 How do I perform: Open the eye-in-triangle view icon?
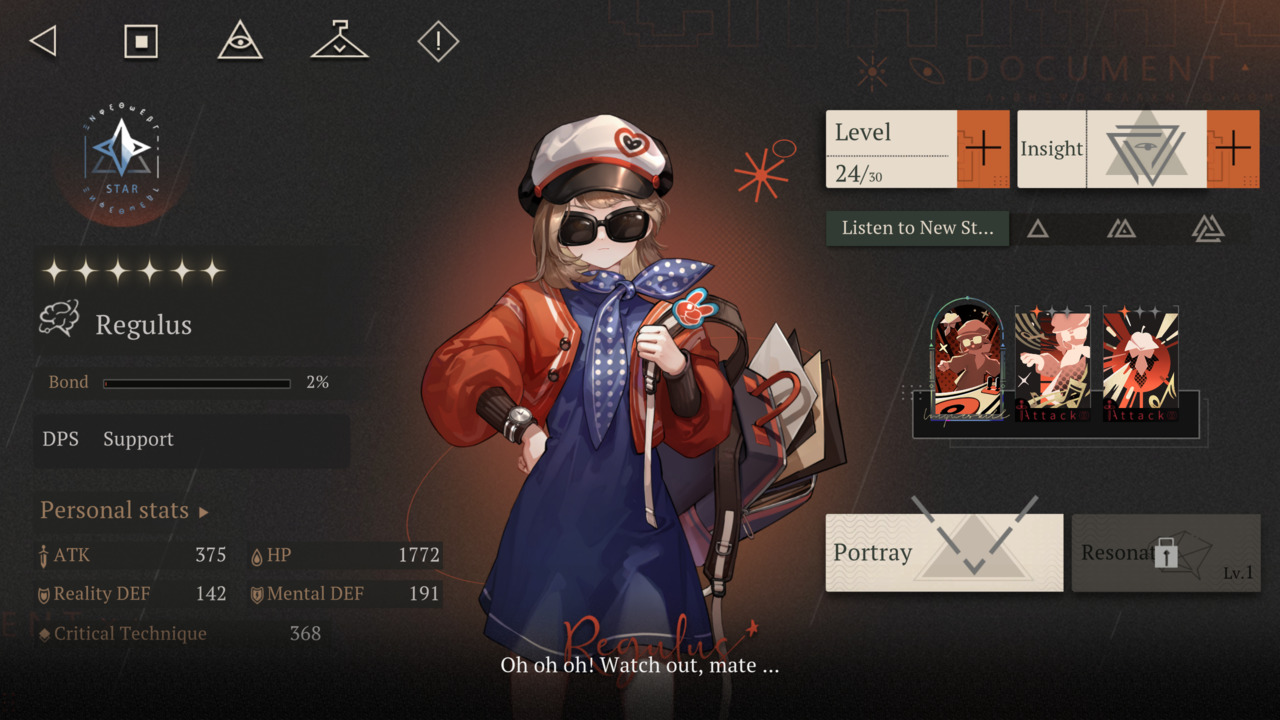[240, 42]
